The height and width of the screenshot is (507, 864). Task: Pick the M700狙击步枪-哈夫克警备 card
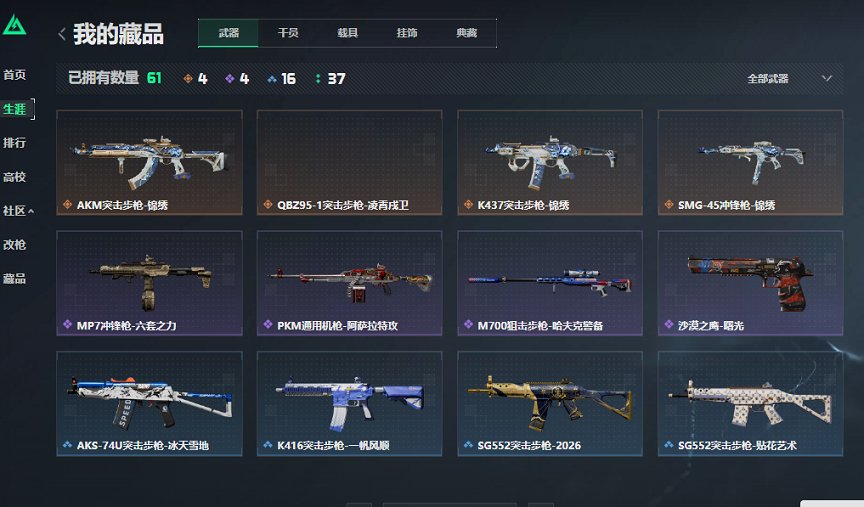pyautogui.click(x=549, y=283)
